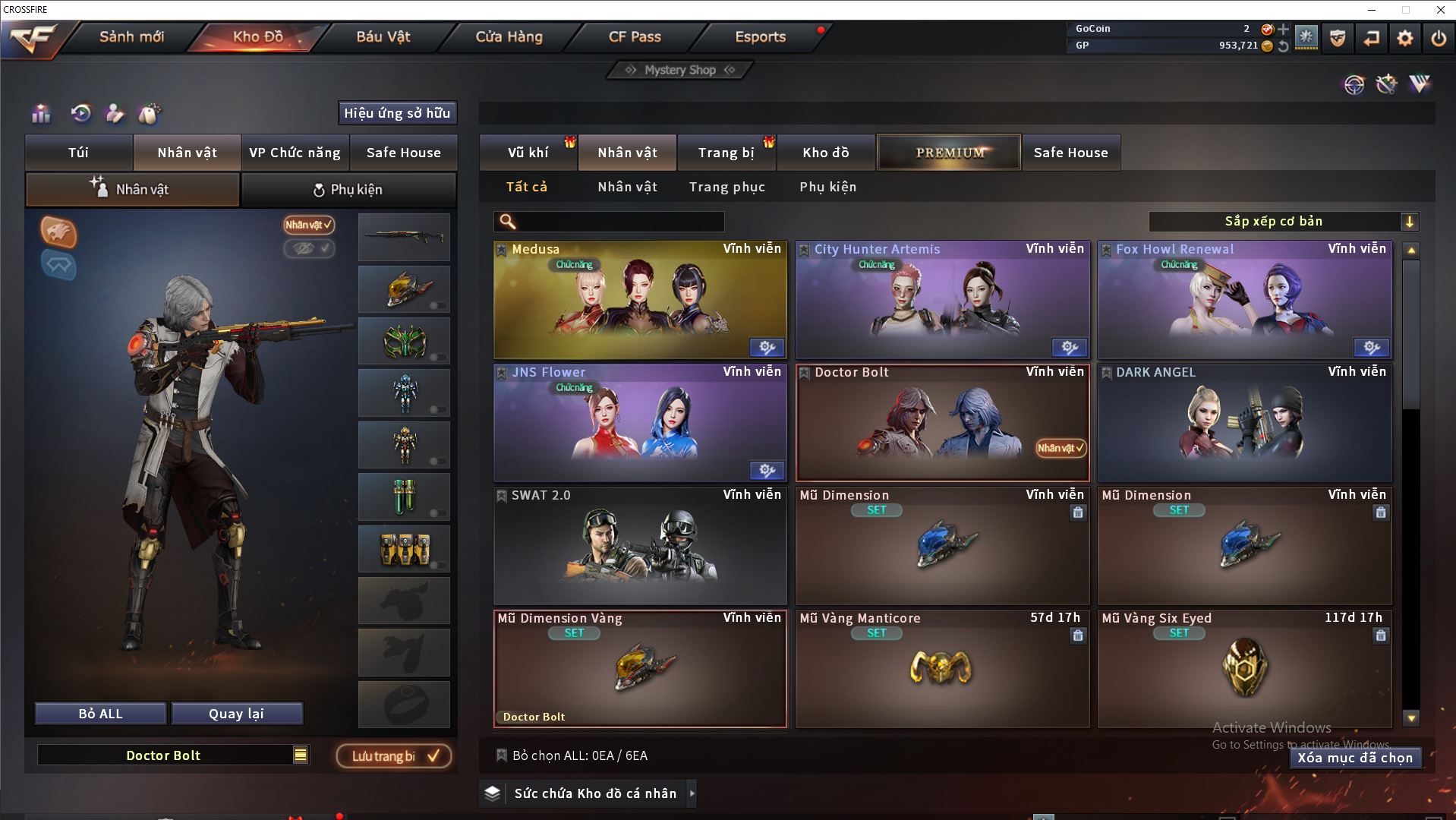Save loadout with Lưu trang bị
1456x820 pixels.
393,756
